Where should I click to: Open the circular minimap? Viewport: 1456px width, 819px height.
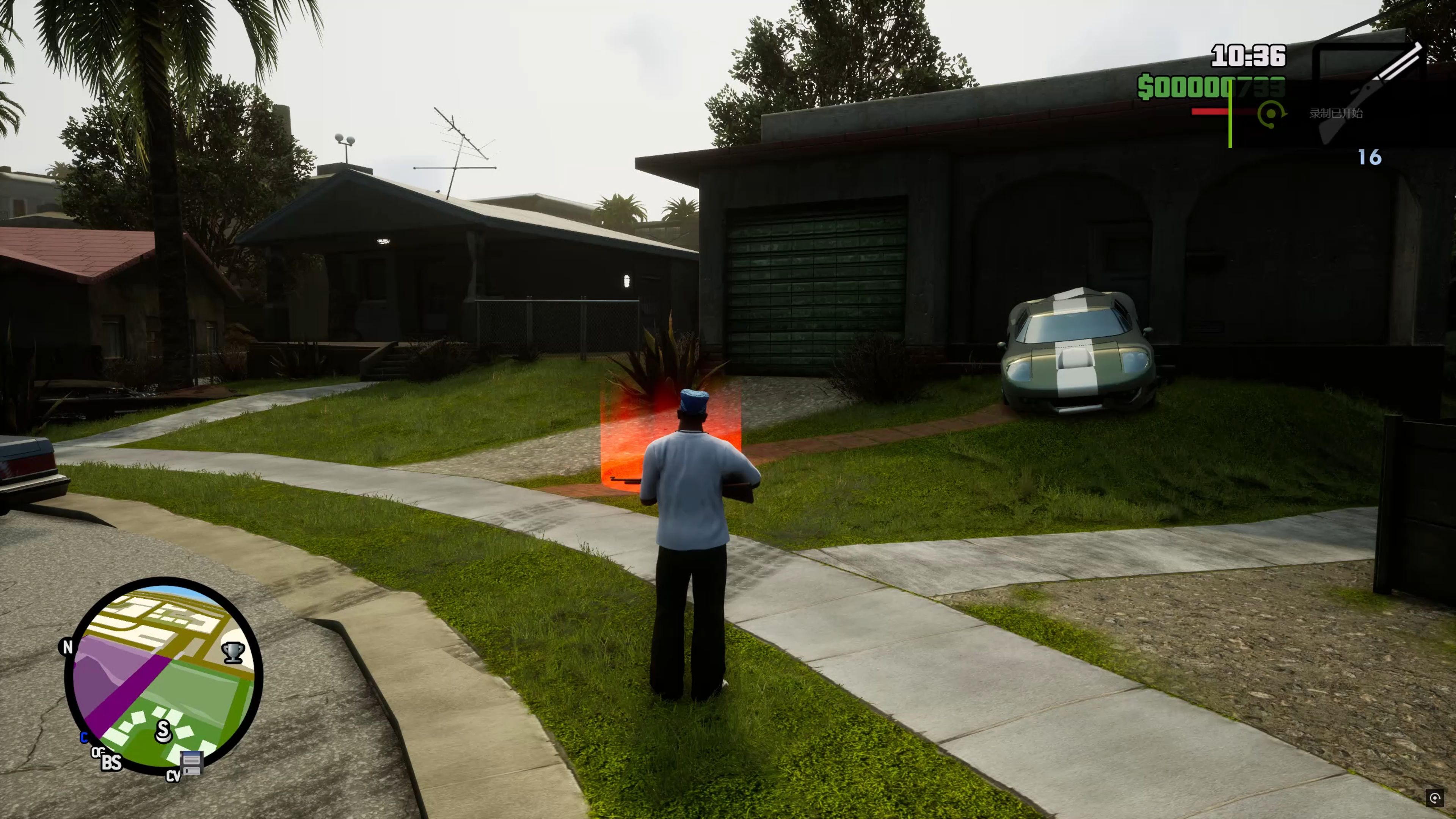[163, 675]
